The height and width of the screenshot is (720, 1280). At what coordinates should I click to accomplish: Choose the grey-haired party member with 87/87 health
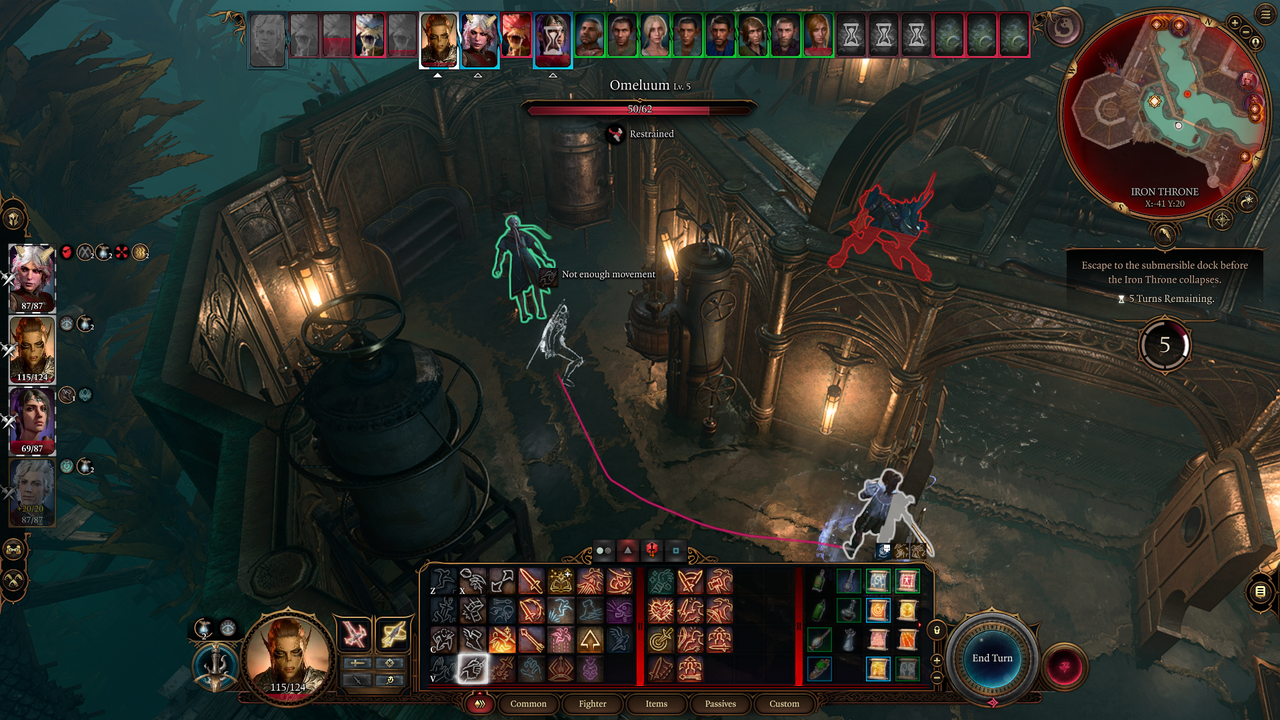click(31, 490)
